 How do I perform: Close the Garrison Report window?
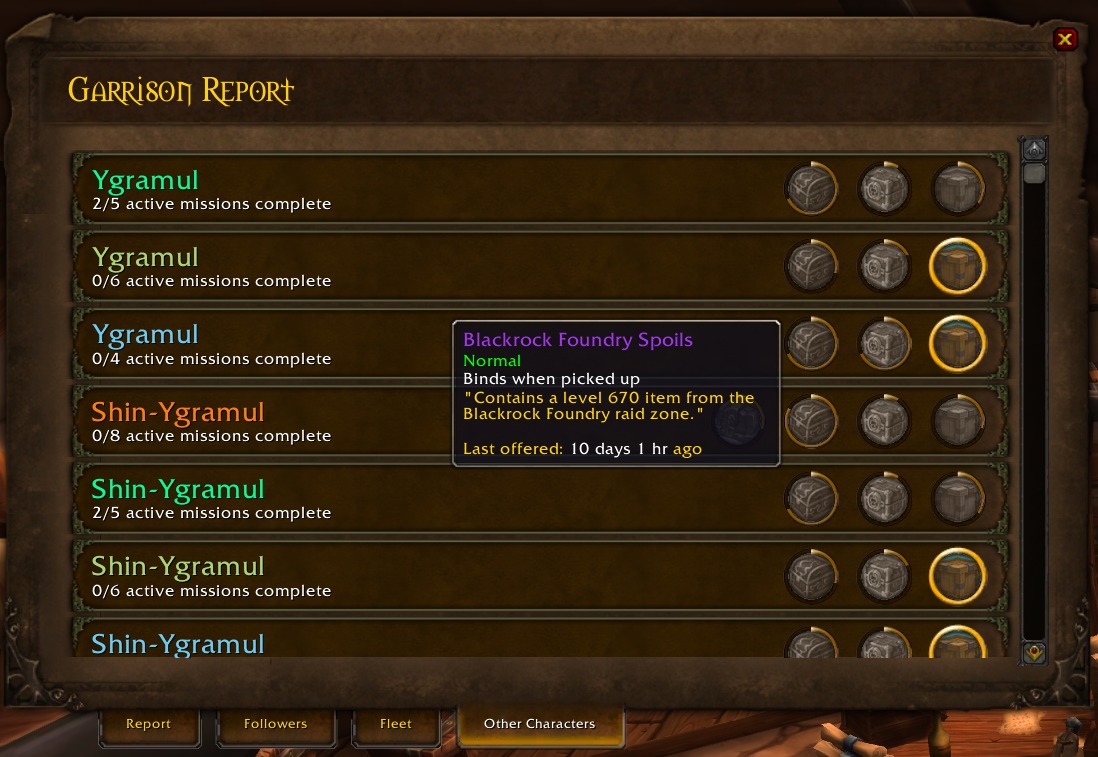pyautogui.click(x=1065, y=40)
